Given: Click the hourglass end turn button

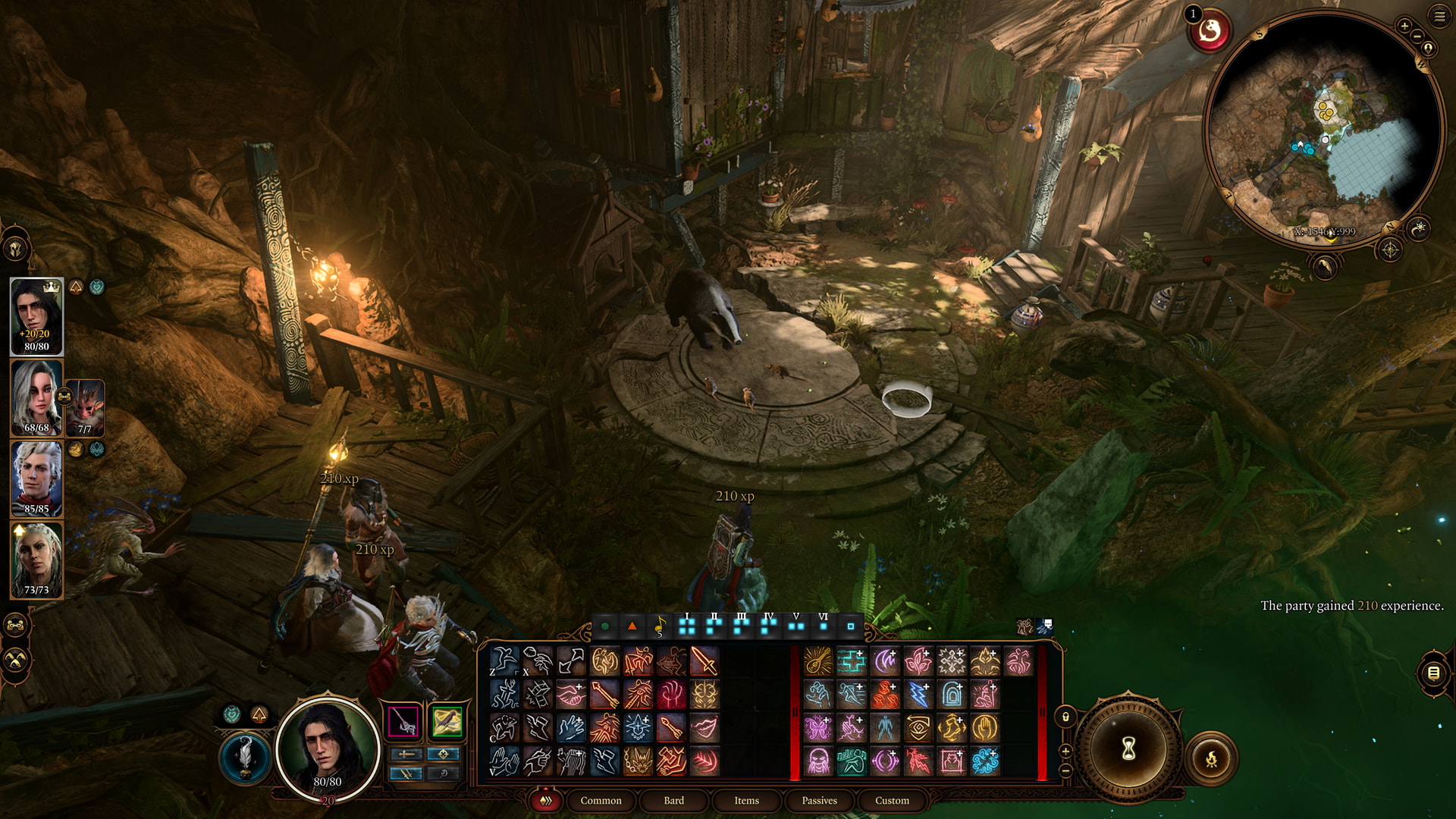Looking at the screenshot, I should (1128, 749).
